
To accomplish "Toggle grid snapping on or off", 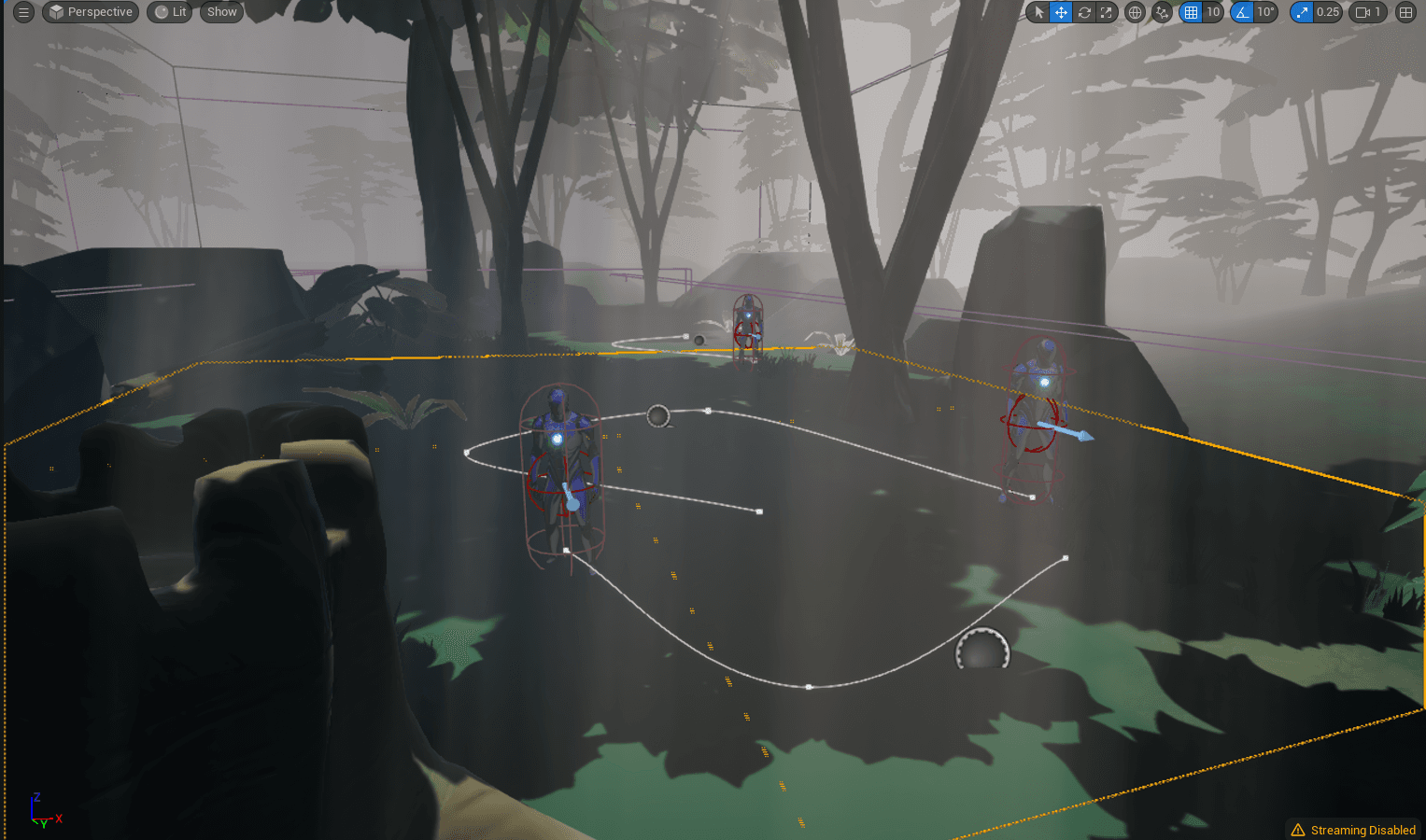I will point(1193,12).
